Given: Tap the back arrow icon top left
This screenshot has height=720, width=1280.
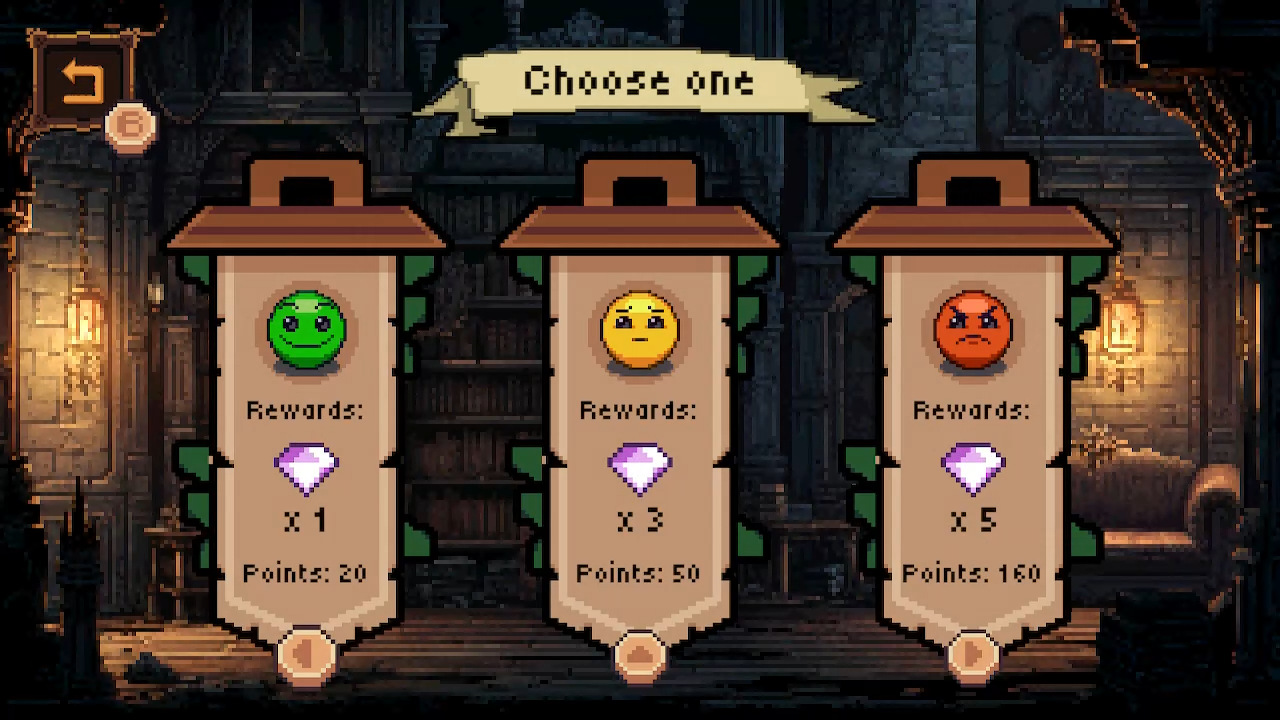Looking at the screenshot, I should click(82, 80).
